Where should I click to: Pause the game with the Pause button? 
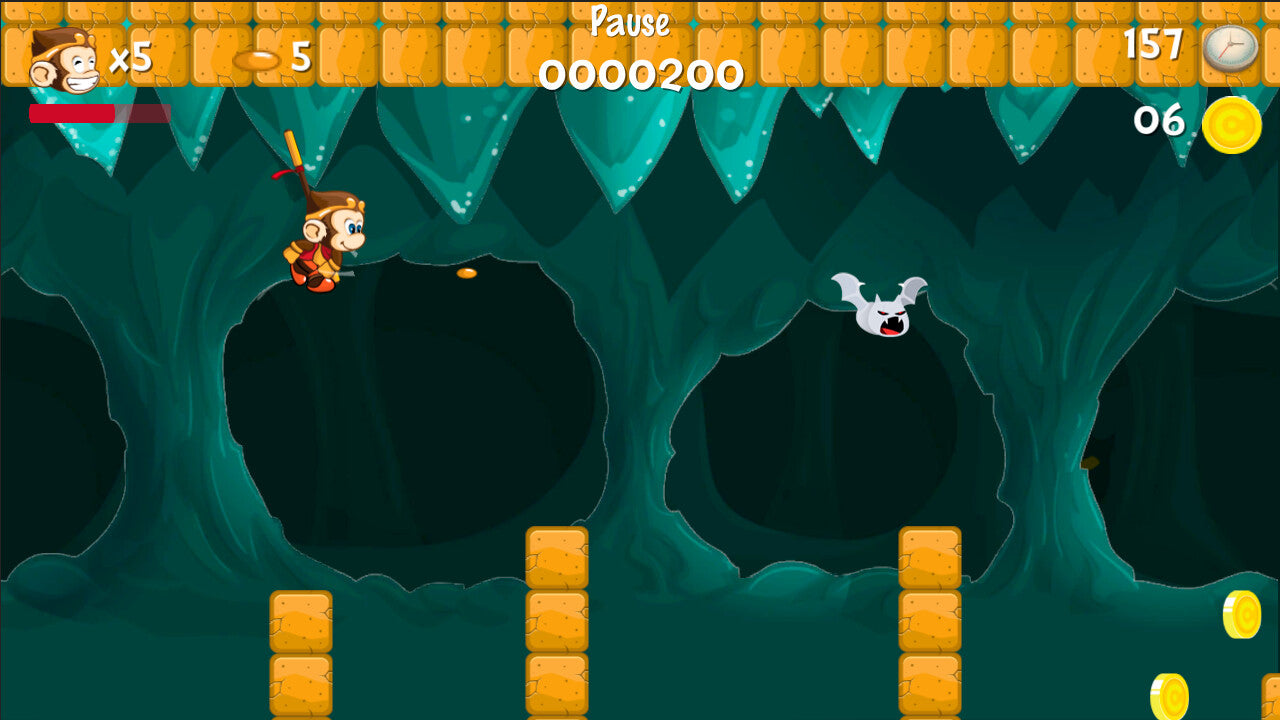pyautogui.click(x=629, y=21)
